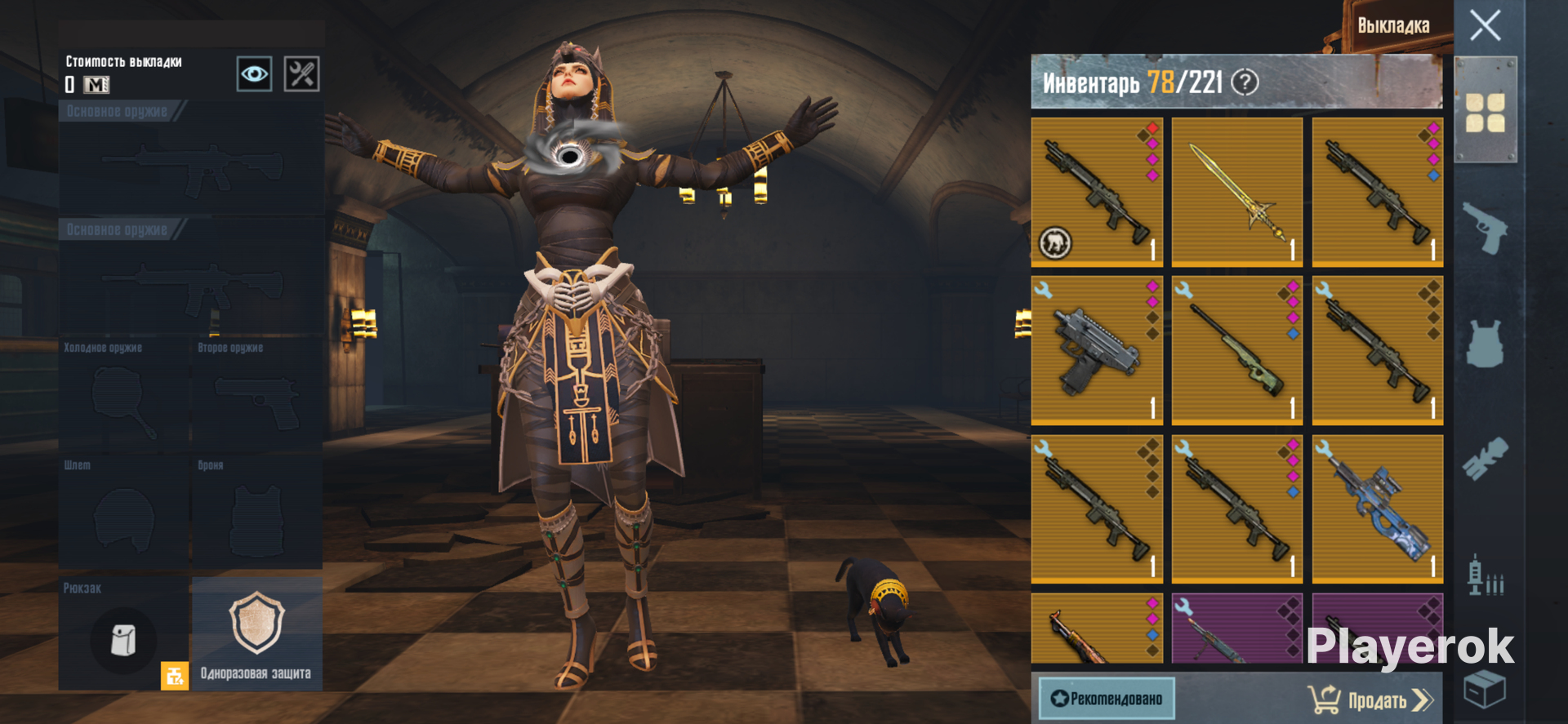Screen dimensions: 1568x724
Task: Select the Шлем helmet equipment slot
Action: point(123,514)
